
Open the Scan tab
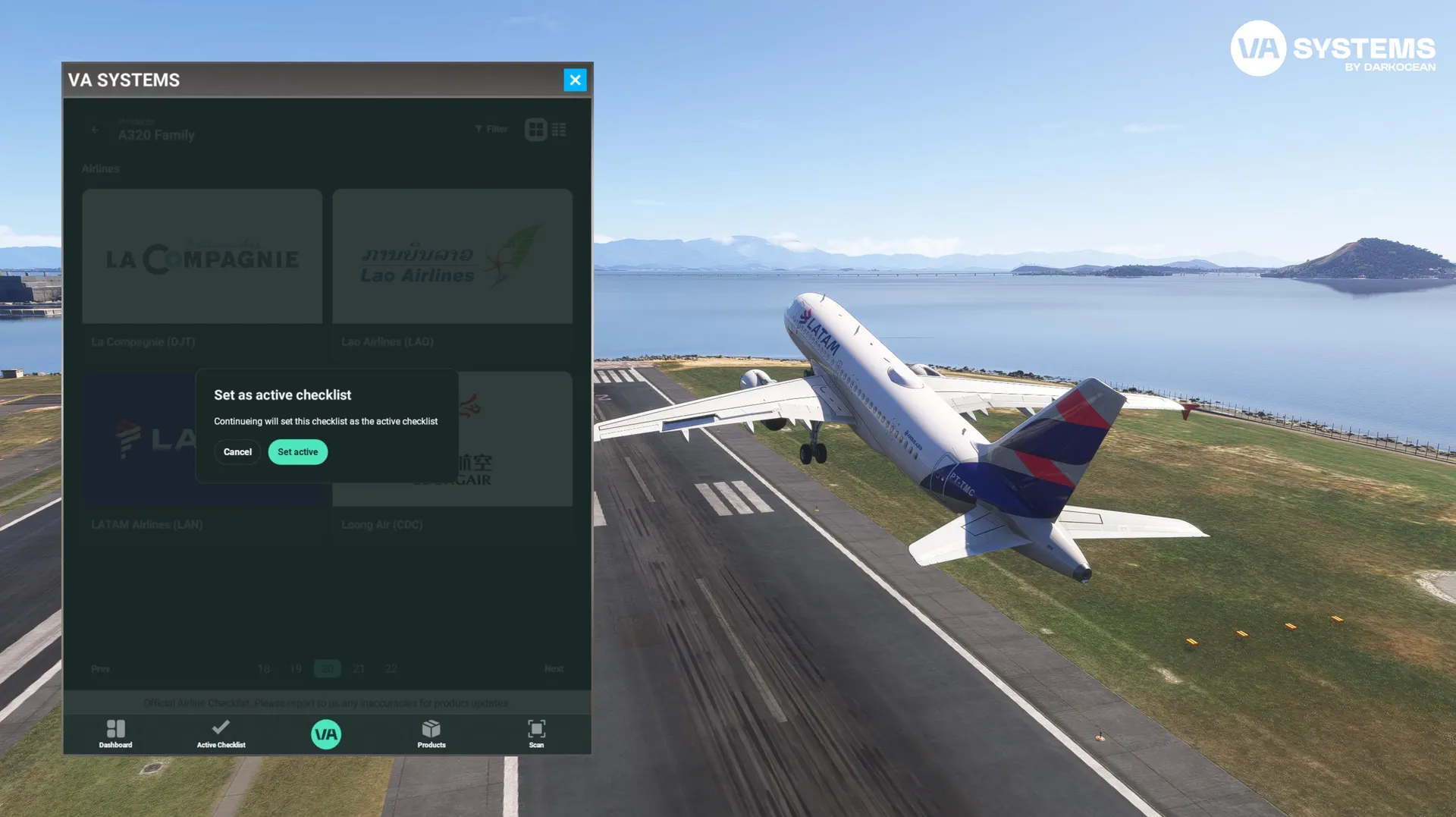pos(536,734)
